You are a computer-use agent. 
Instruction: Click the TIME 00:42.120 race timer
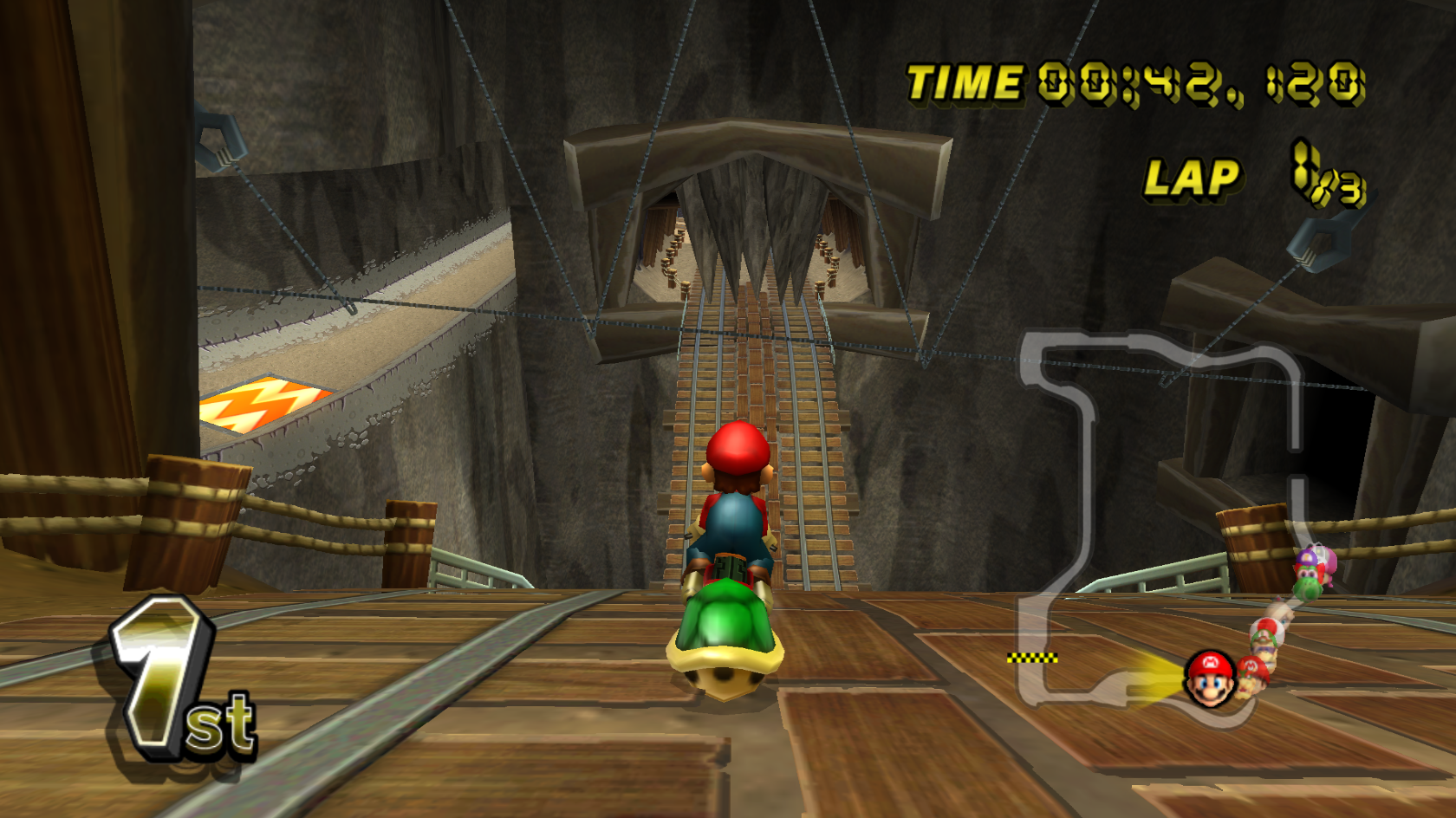(x=1127, y=82)
